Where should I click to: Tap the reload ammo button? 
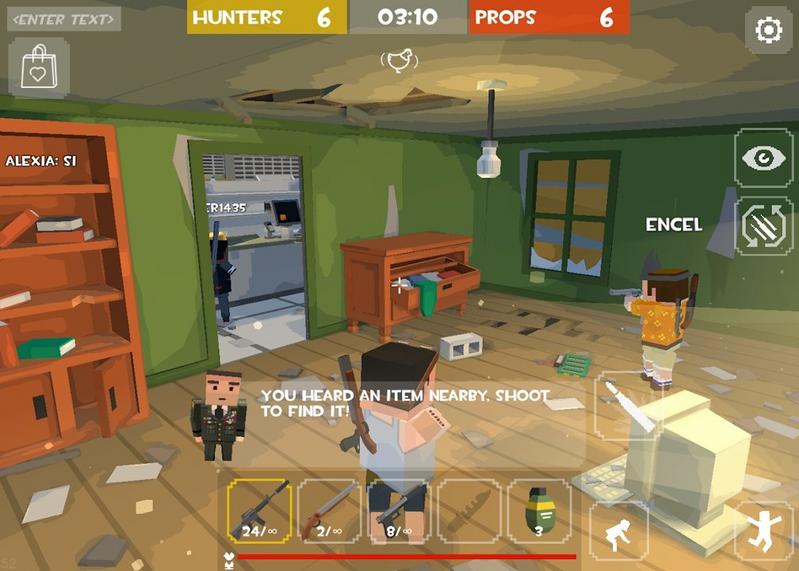pos(764,226)
